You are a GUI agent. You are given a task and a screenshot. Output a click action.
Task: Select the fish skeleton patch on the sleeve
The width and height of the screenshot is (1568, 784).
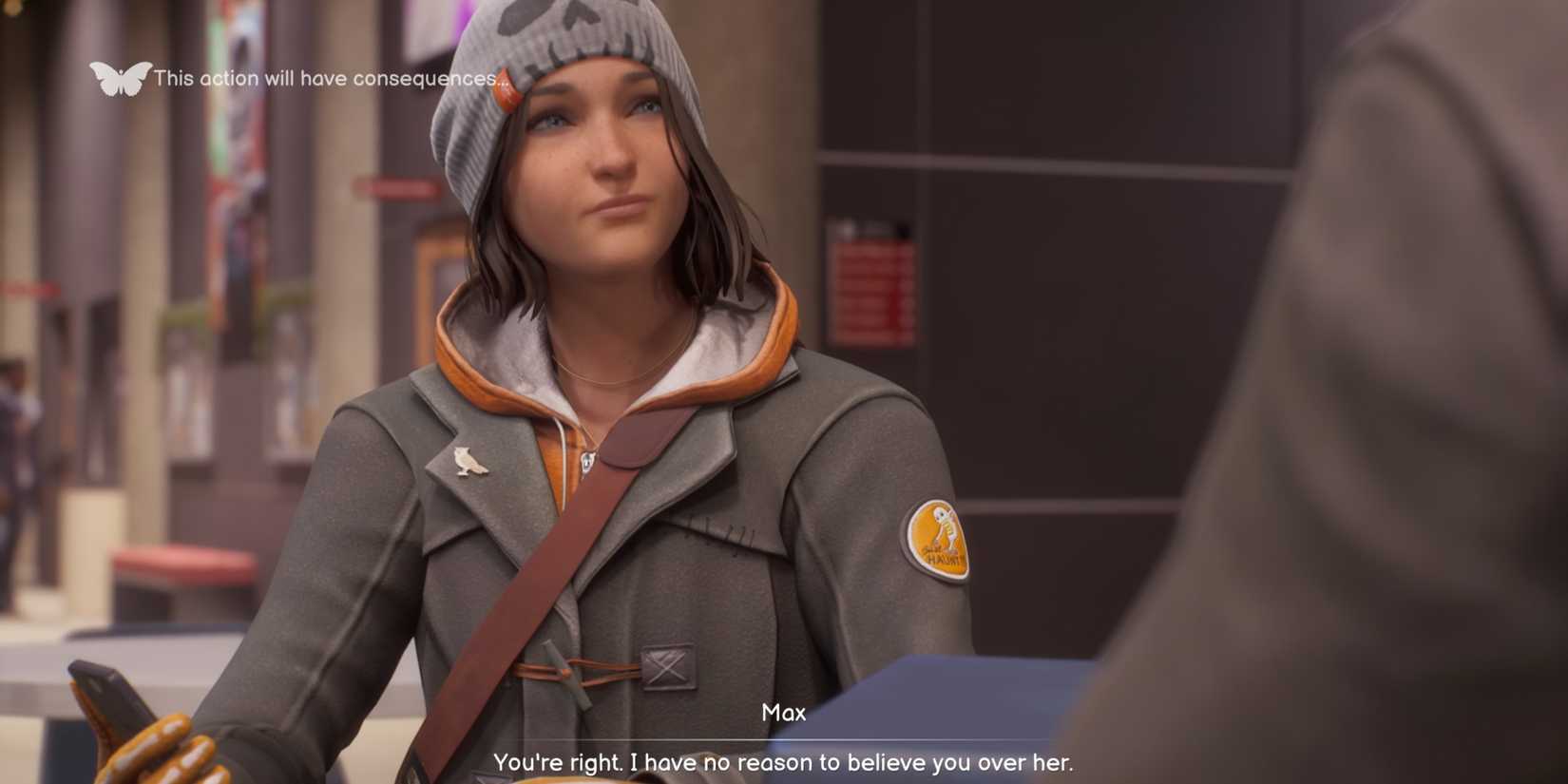pos(935,537)
